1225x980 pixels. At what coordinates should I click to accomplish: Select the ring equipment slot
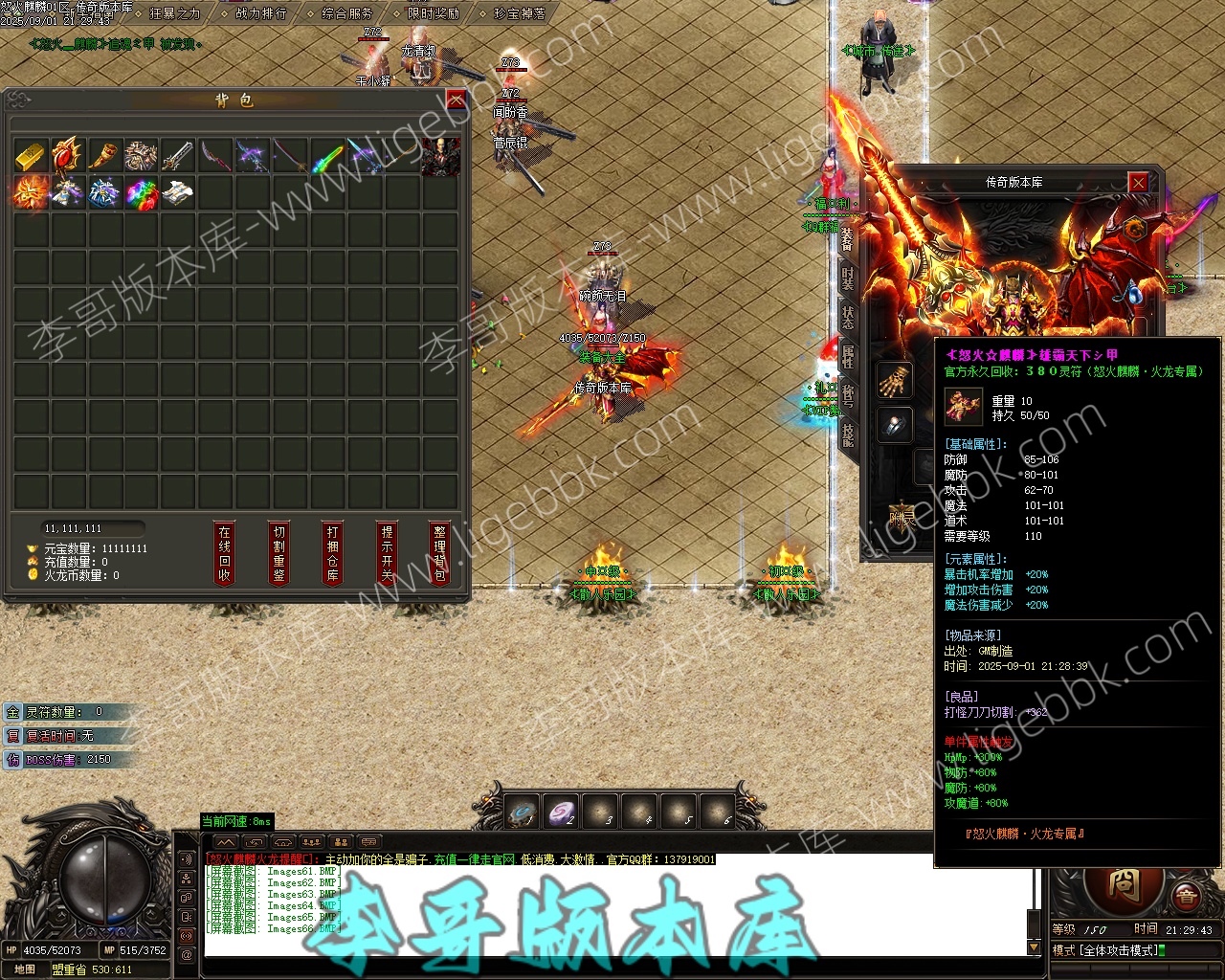895,426
